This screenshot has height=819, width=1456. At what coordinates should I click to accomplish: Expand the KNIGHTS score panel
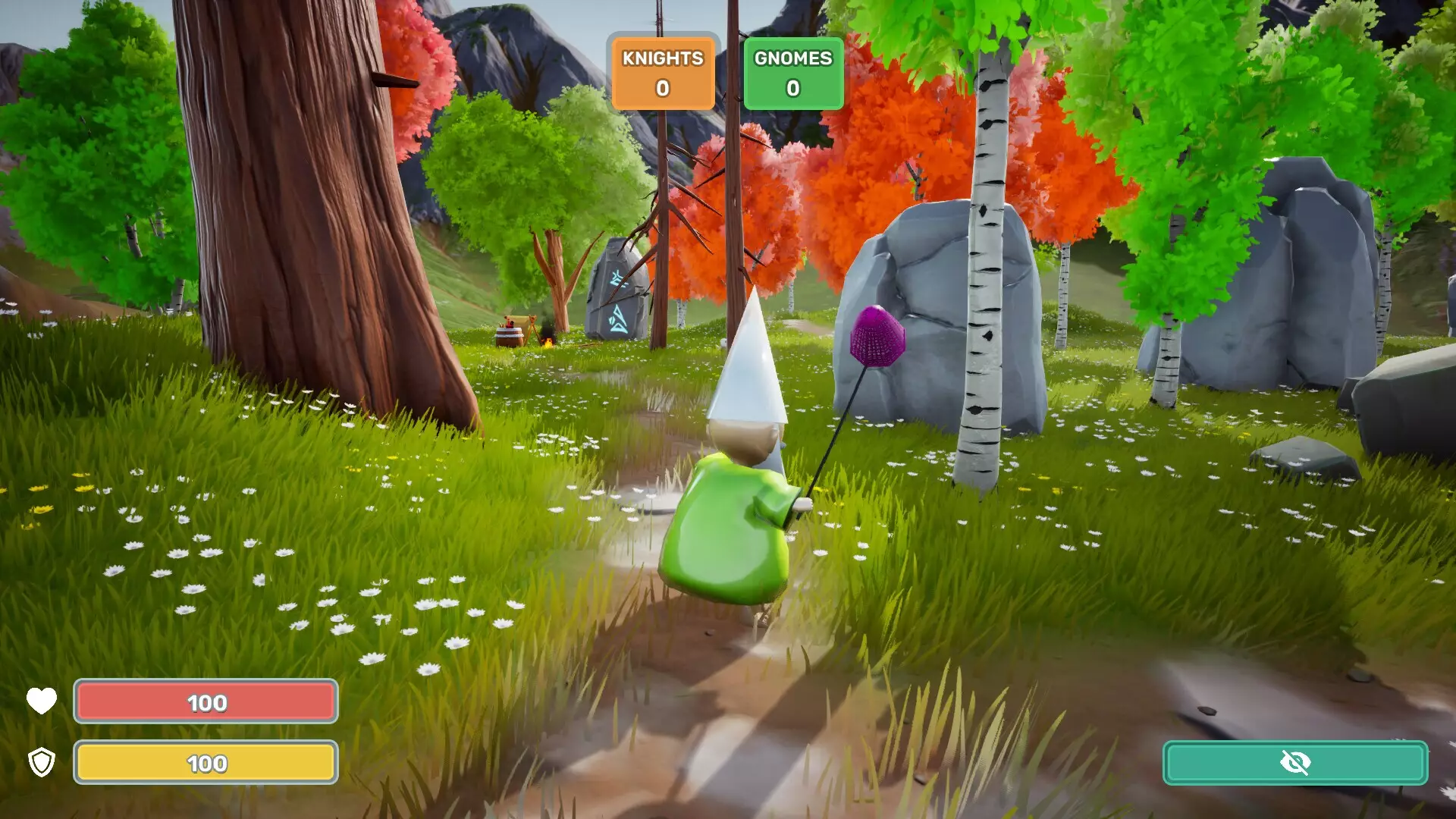coord(662,72)
